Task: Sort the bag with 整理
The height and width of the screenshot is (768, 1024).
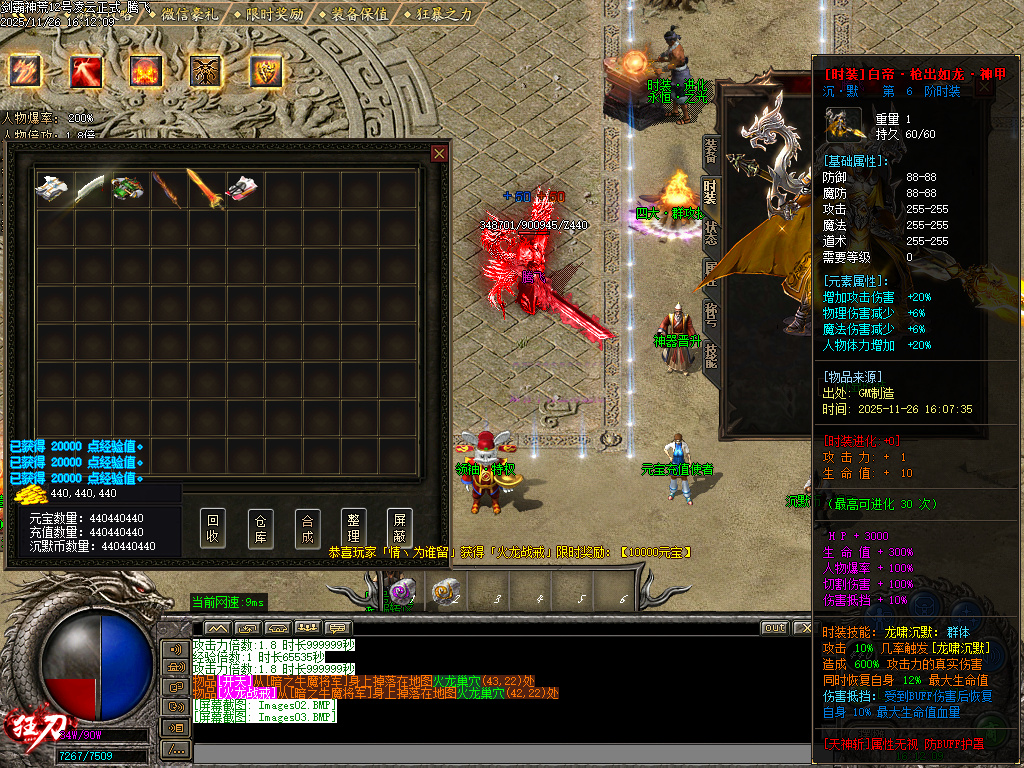Action: [x=352, y=528]
